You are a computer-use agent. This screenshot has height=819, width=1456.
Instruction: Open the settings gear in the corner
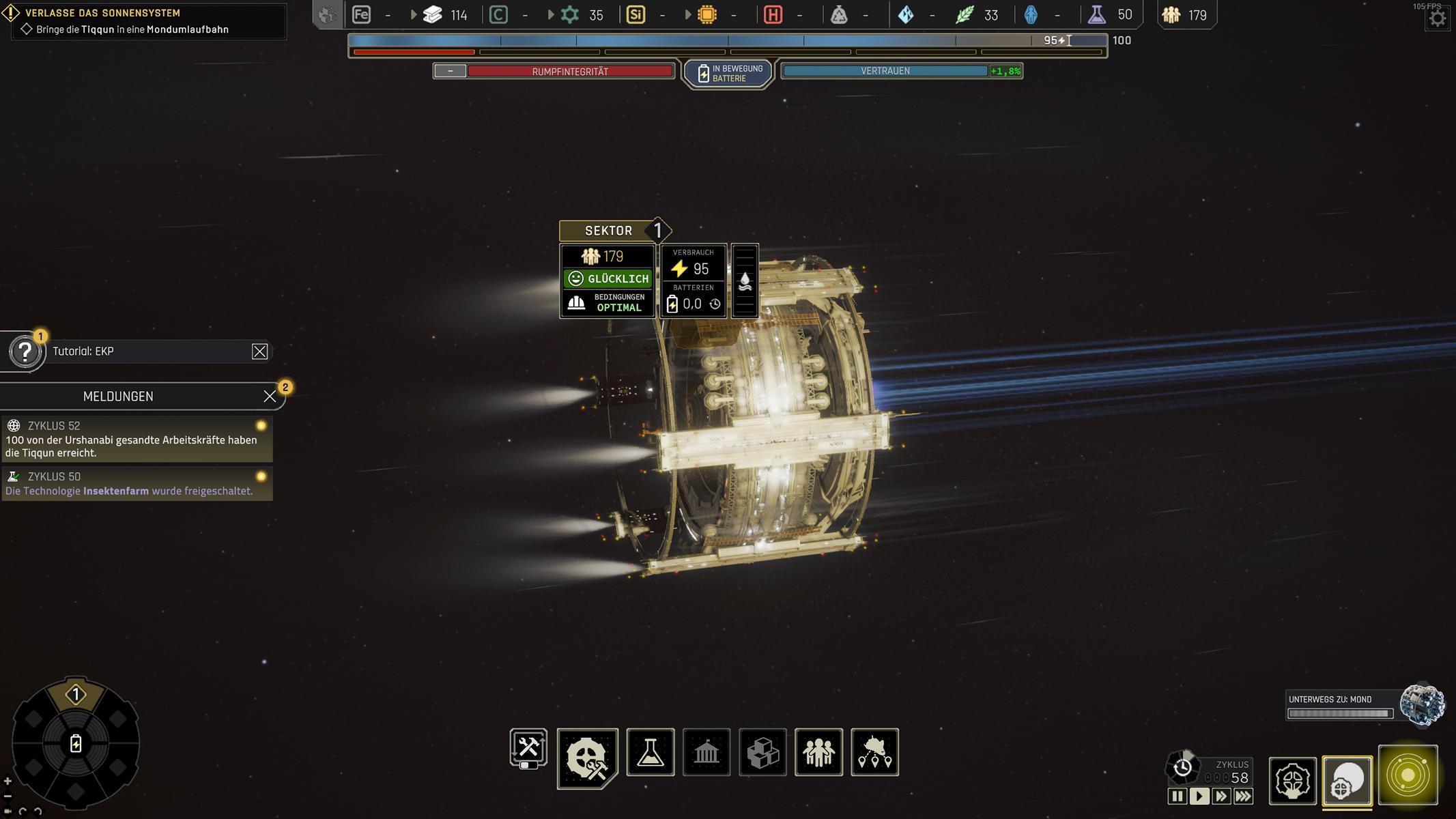click(1437, 18)
